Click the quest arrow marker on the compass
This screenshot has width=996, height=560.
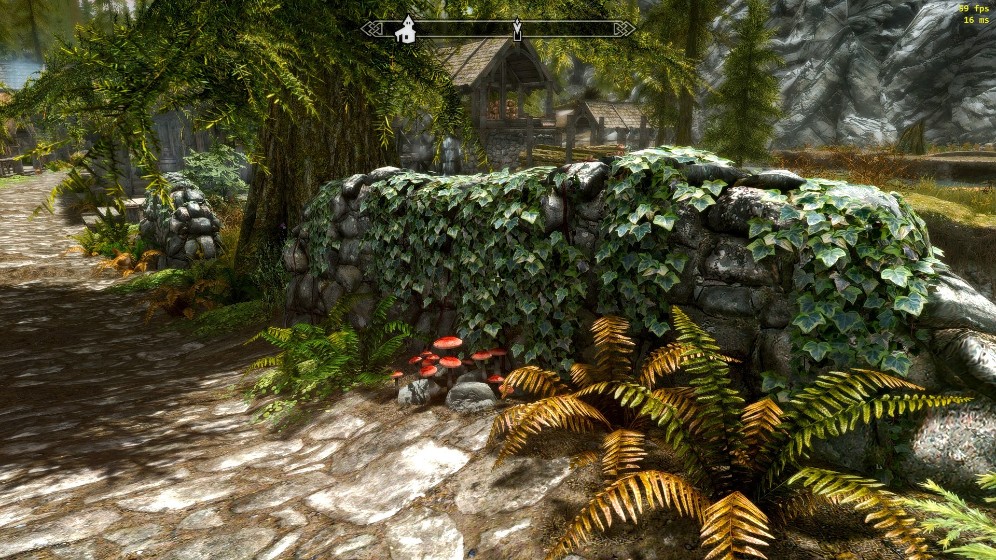(517, 29)
